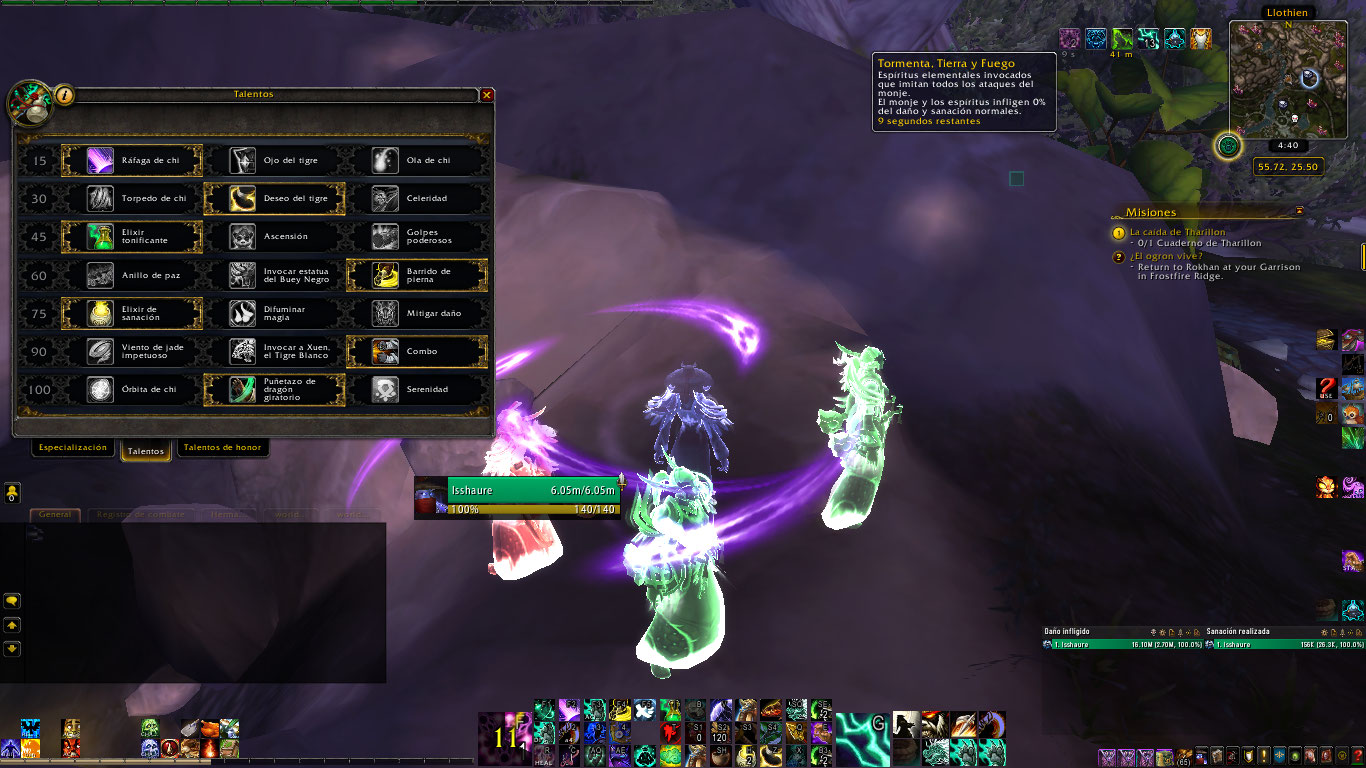1366x768 pixels.
Task: Select the Serenidad talent
Action: pos(416,389)
